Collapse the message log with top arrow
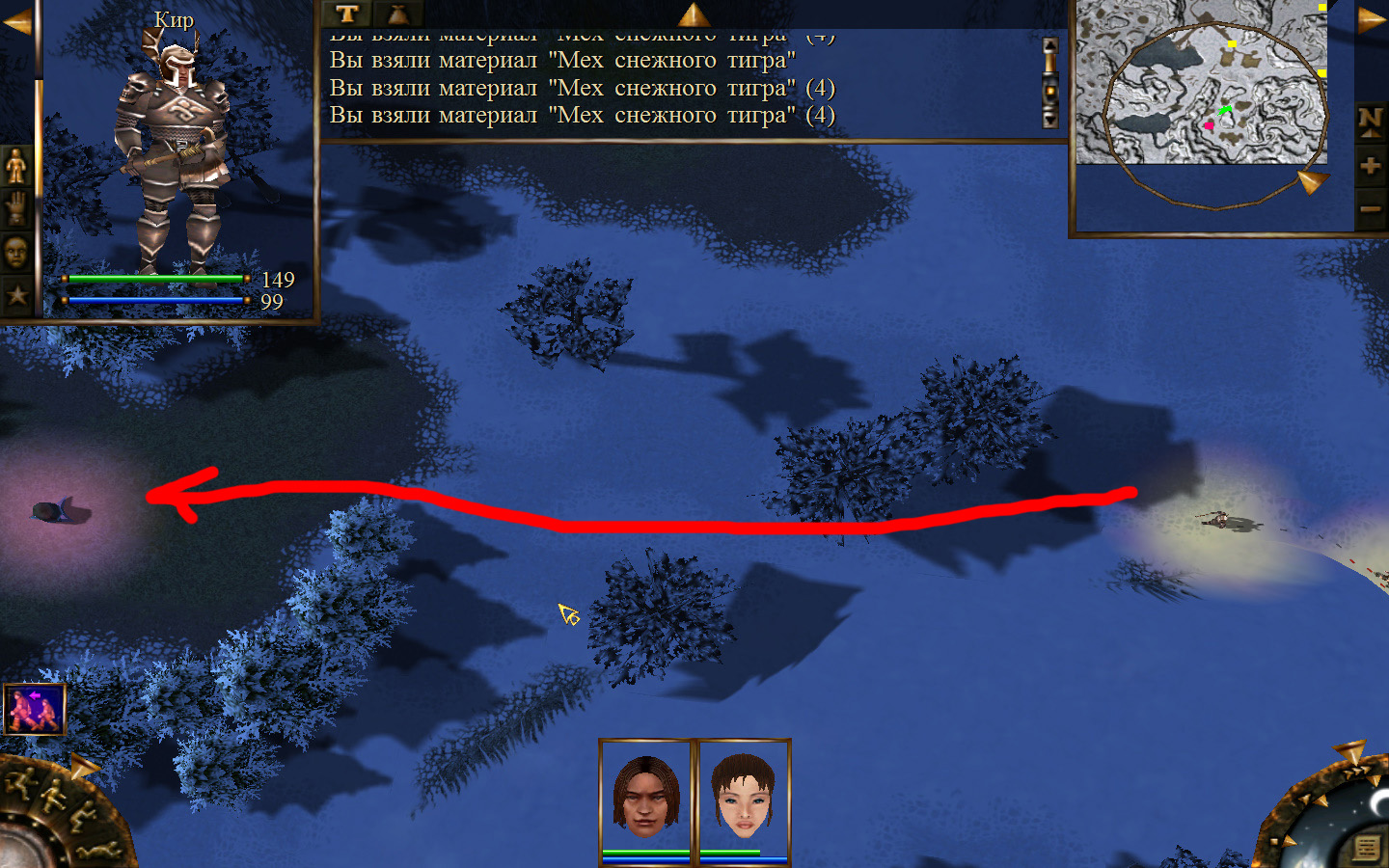The height and width of the screenshot is (868, 1389). point(693,14)
